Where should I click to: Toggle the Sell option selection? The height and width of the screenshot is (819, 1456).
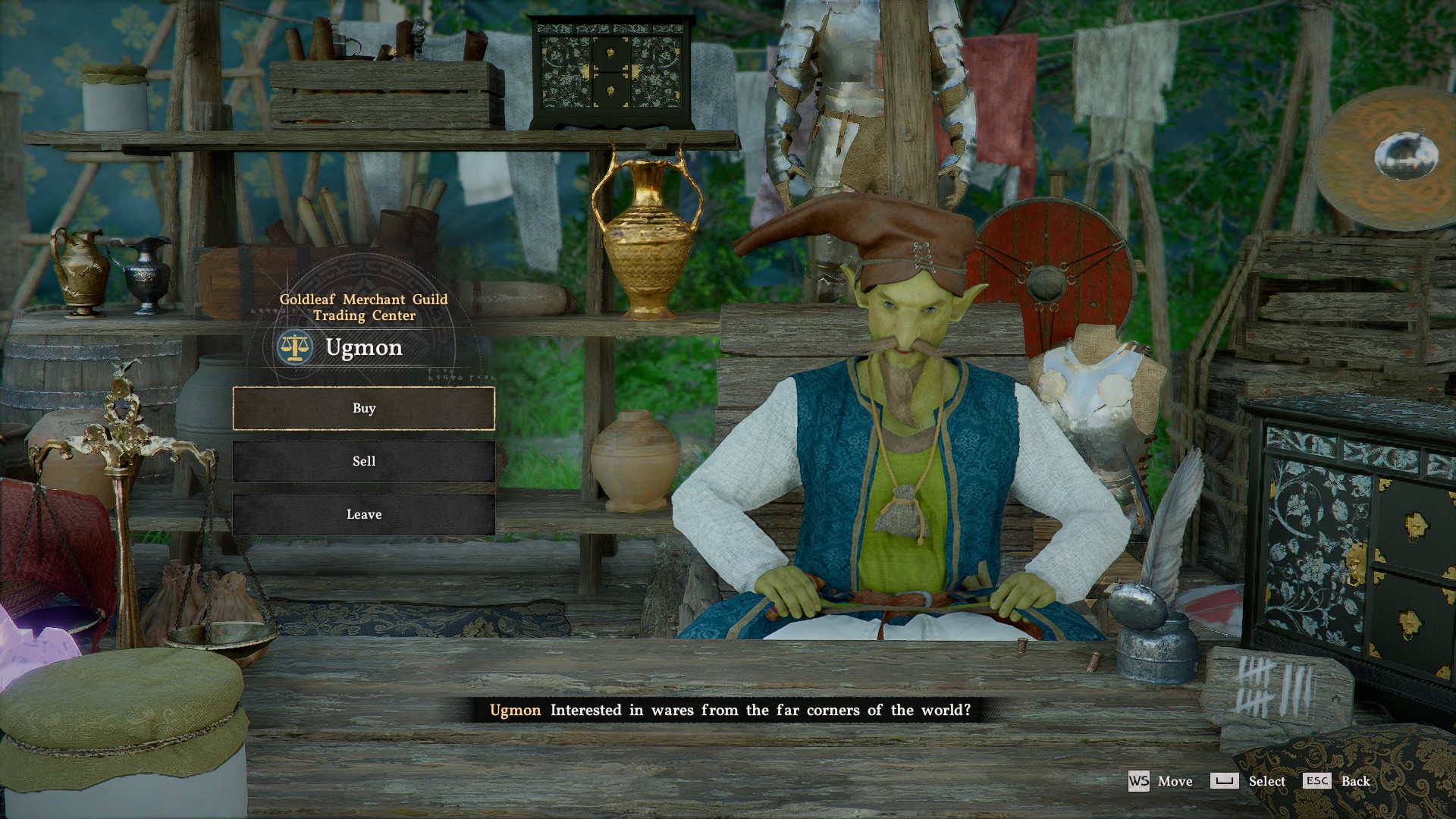(x=366, y=460)
